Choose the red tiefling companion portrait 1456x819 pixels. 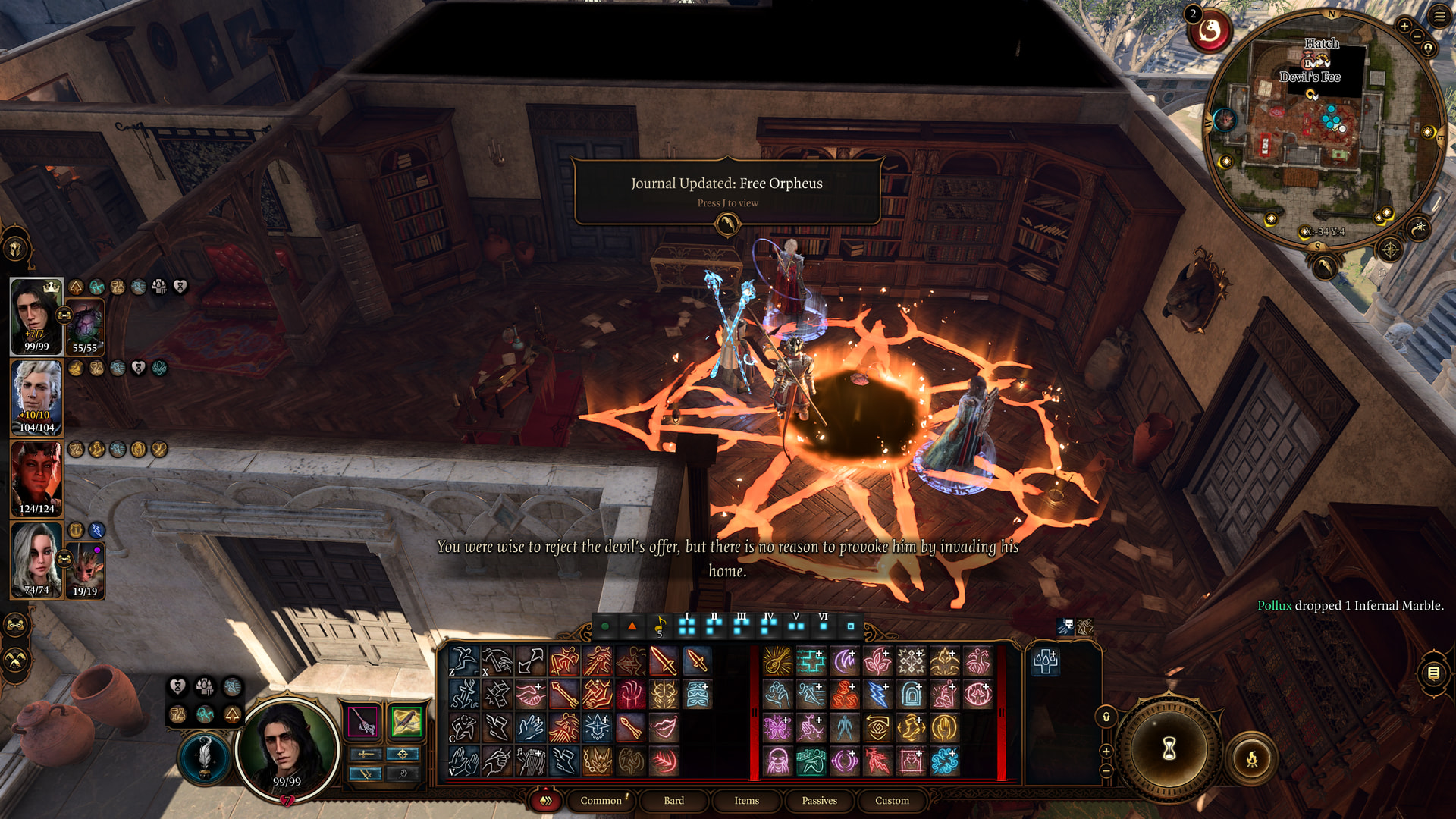pos(36,478)
